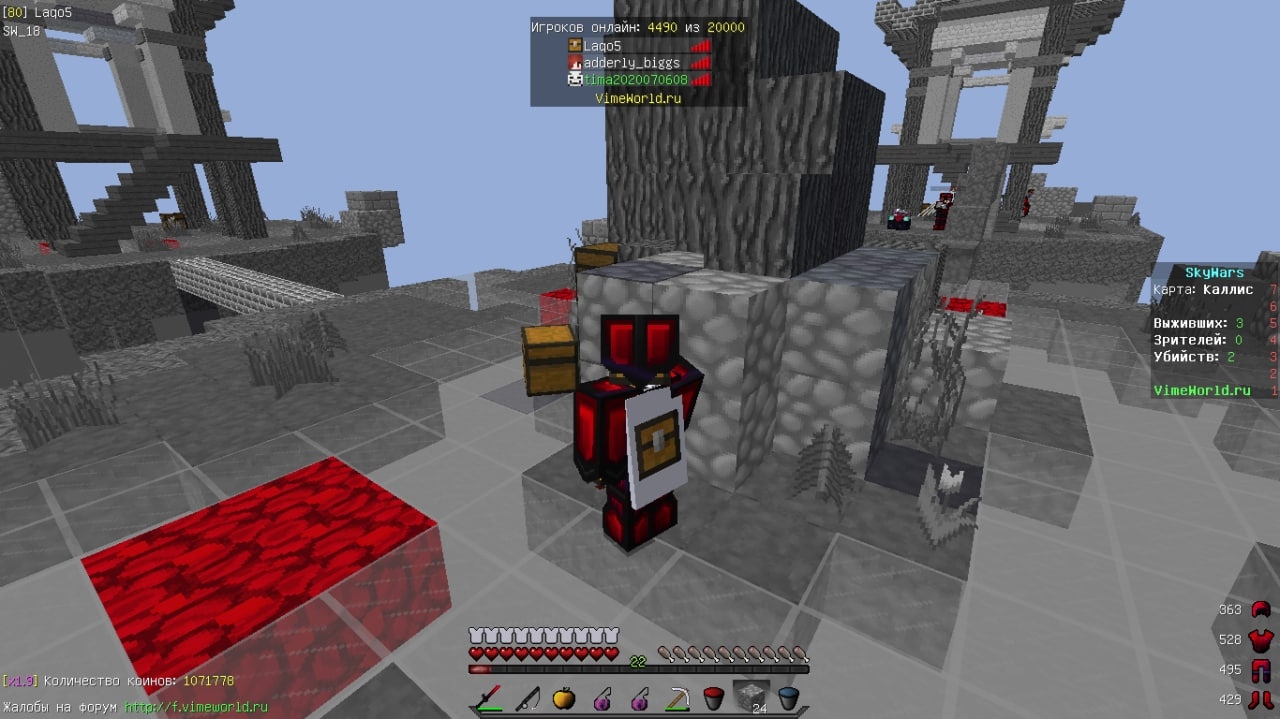The image size is (1280, 719).
Task: Click the red helmet armor icon
Action: coord(1260,609)
